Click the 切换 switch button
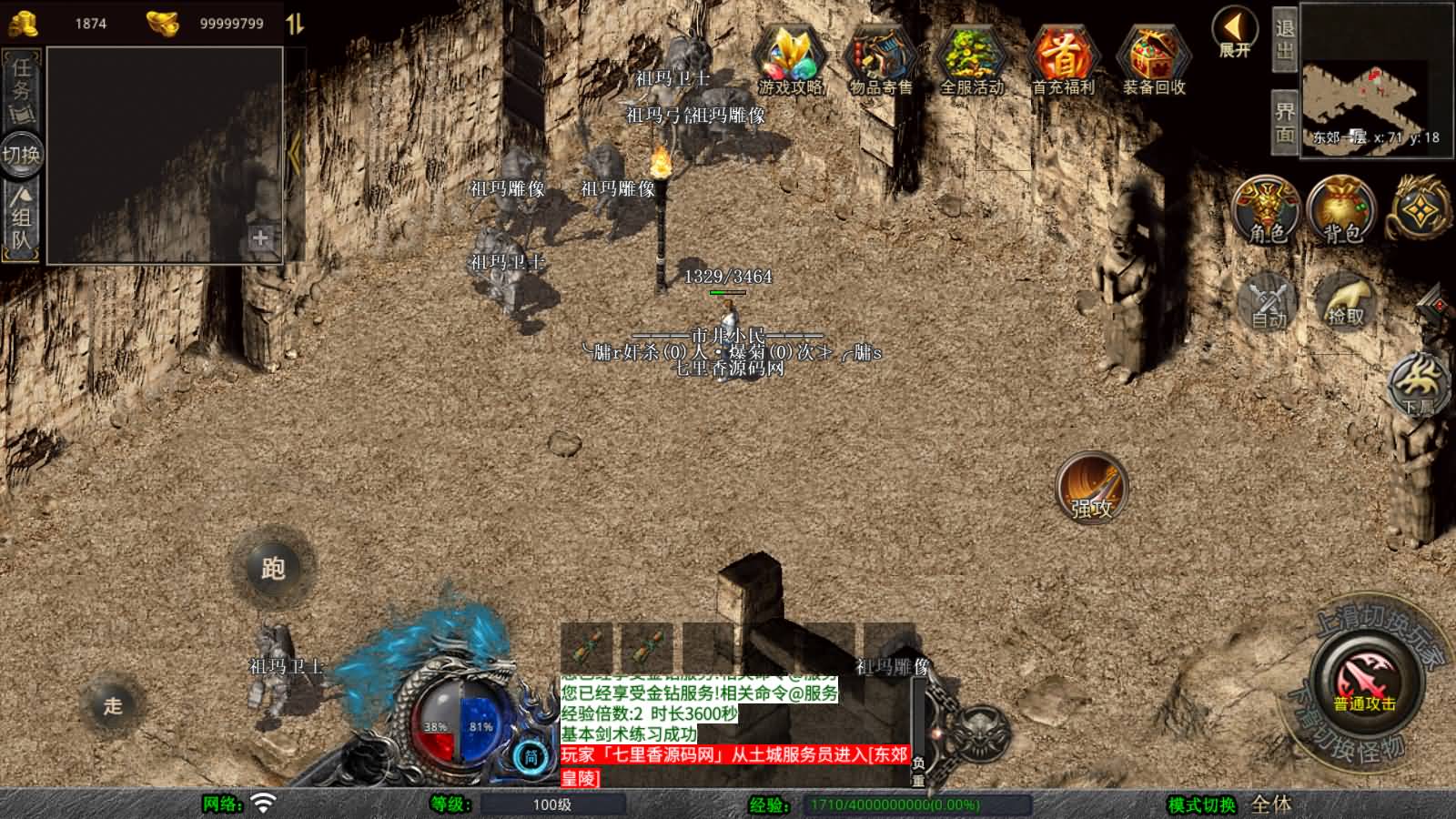1456x819 pixels. (21, 154)
